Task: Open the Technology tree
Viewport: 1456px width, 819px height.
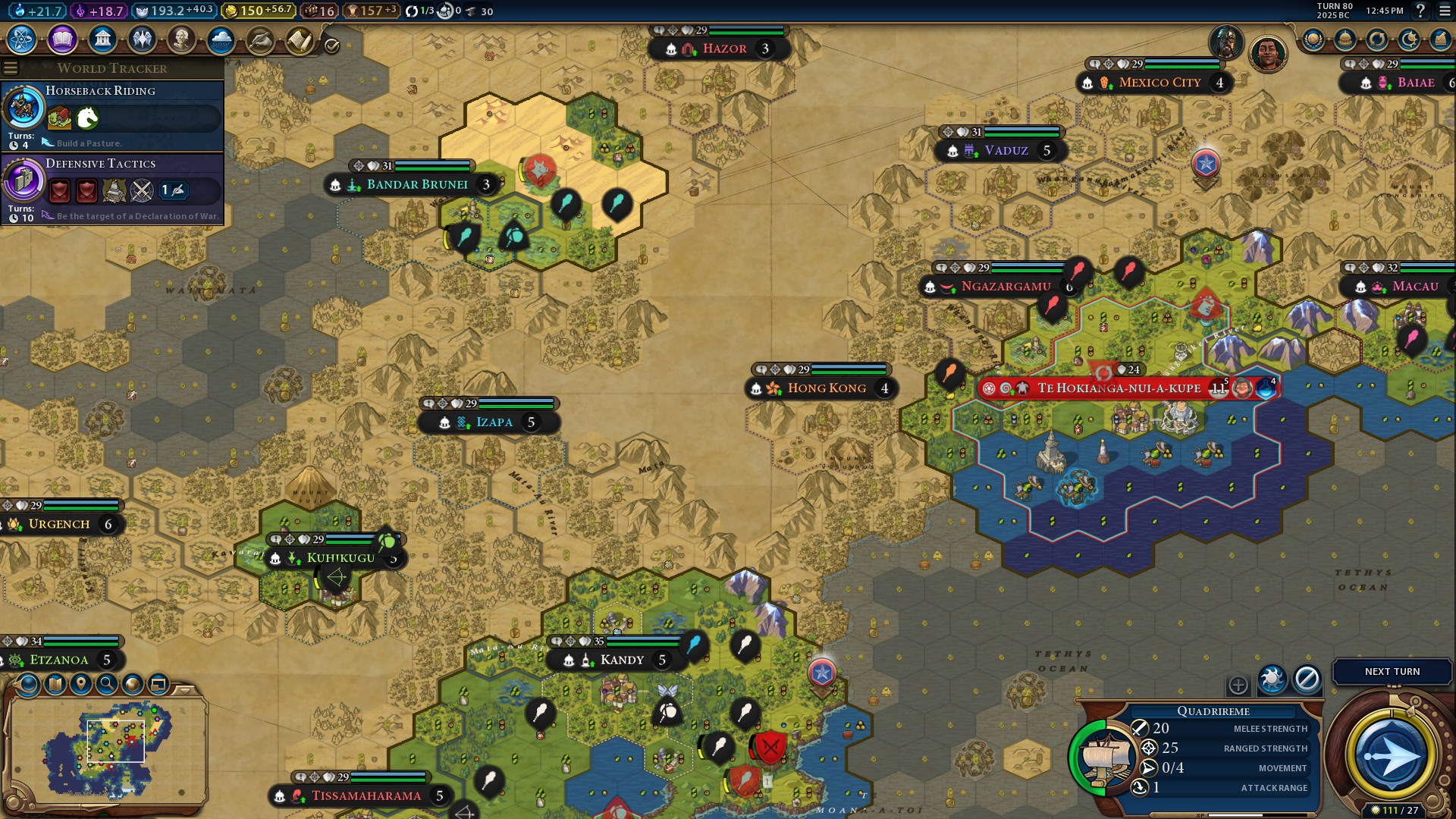Action: [20, 39]
